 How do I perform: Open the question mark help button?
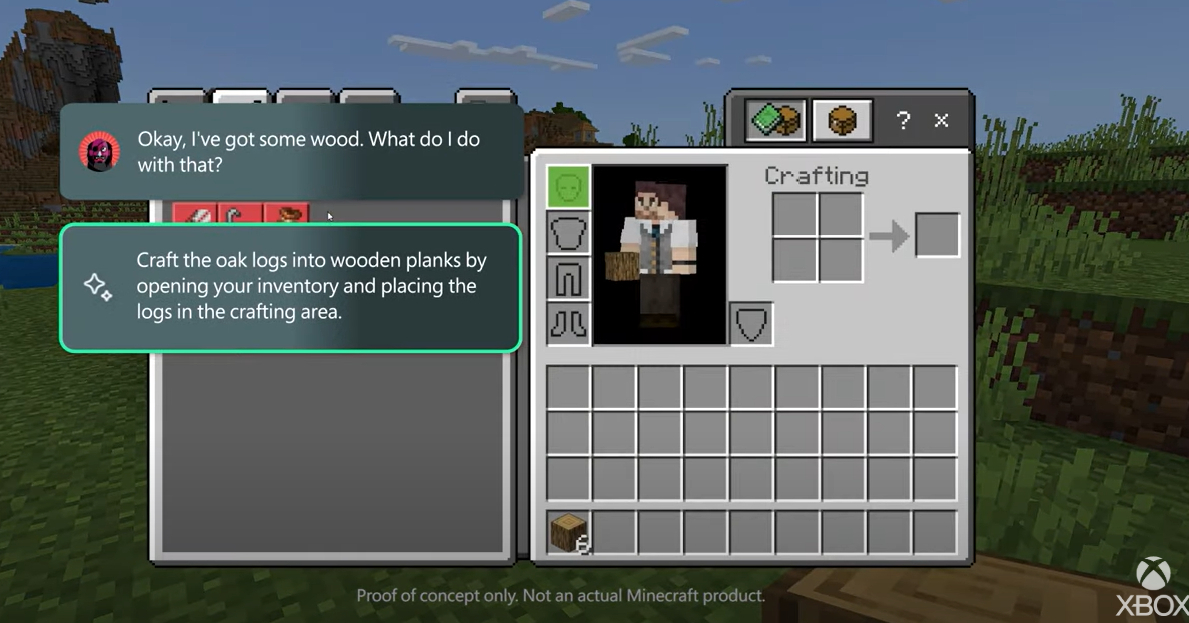pyautogui.click(x=903, y=121)
